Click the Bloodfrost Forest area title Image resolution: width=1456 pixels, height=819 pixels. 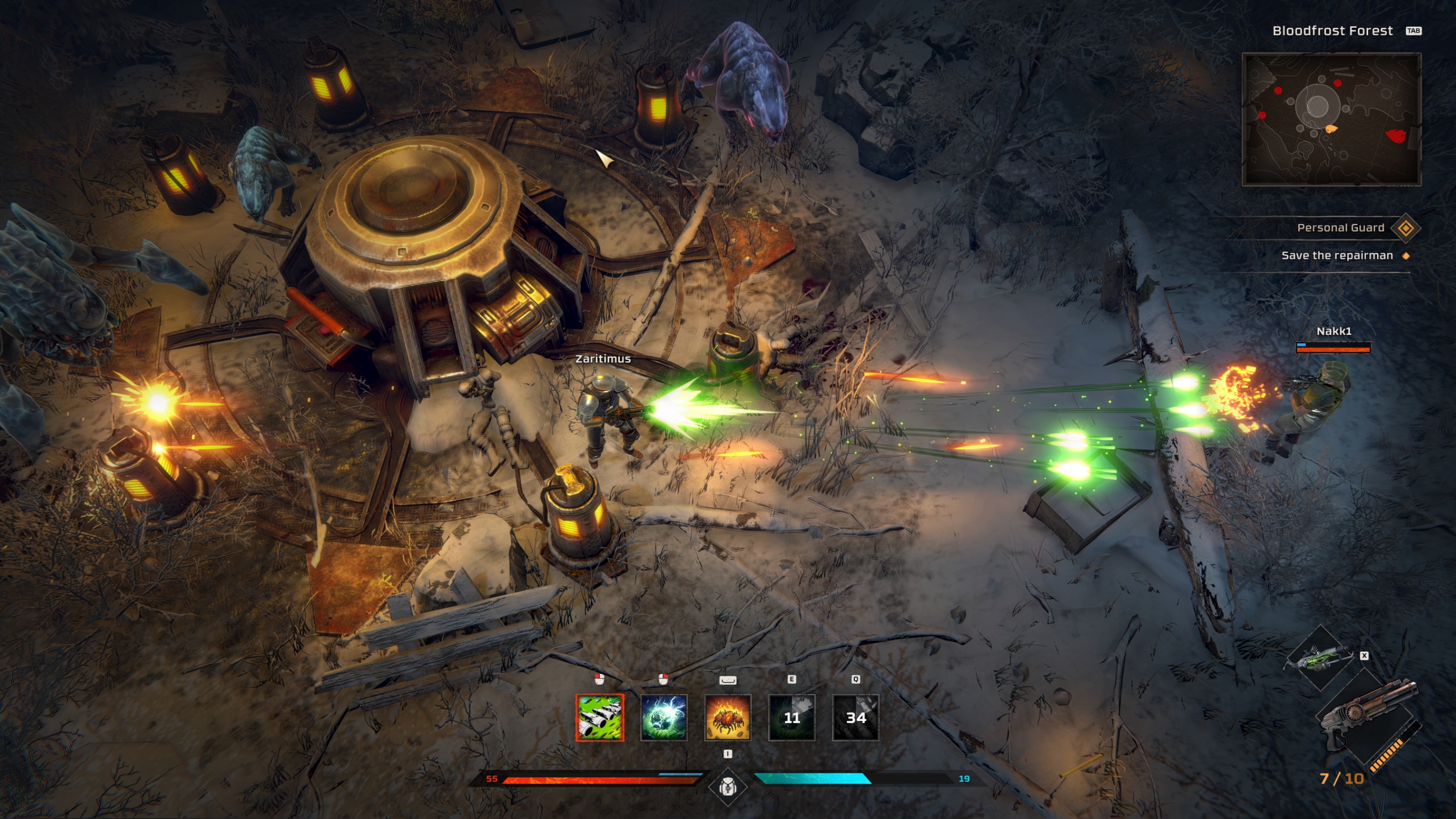tap(1332, 31)
